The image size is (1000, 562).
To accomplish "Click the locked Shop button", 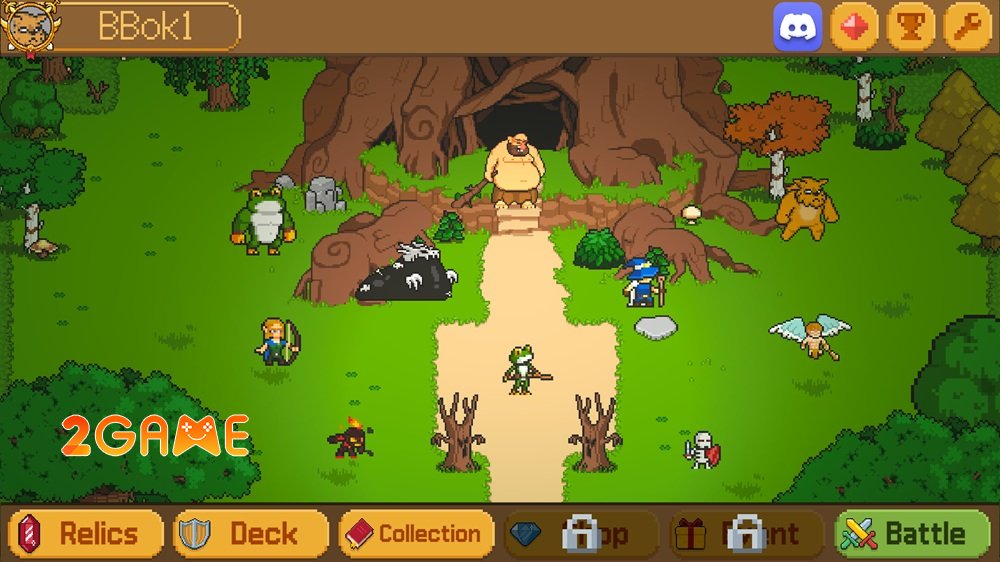I will coord(581,534).
